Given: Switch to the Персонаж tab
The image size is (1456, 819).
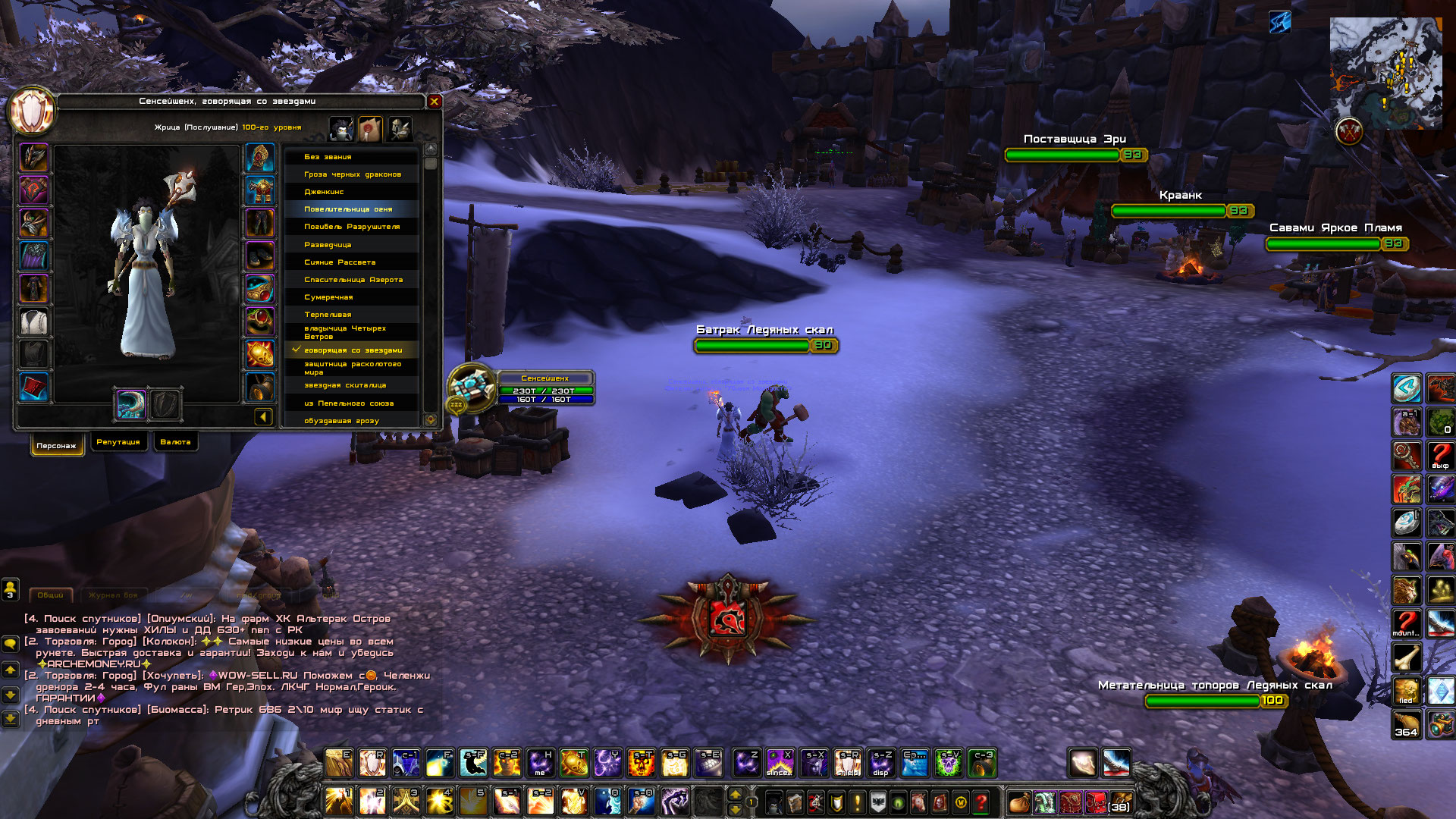Looking at the screenshot, I should pyautogui.click(x=57, y=446).
